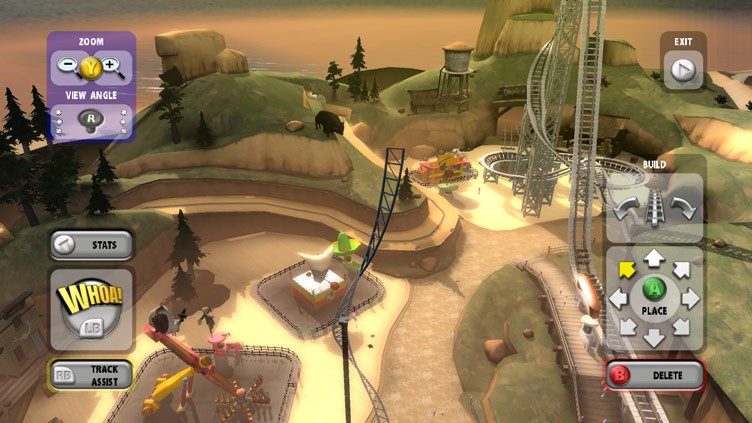Select the up-right diagonal arrow

[683, 269]
